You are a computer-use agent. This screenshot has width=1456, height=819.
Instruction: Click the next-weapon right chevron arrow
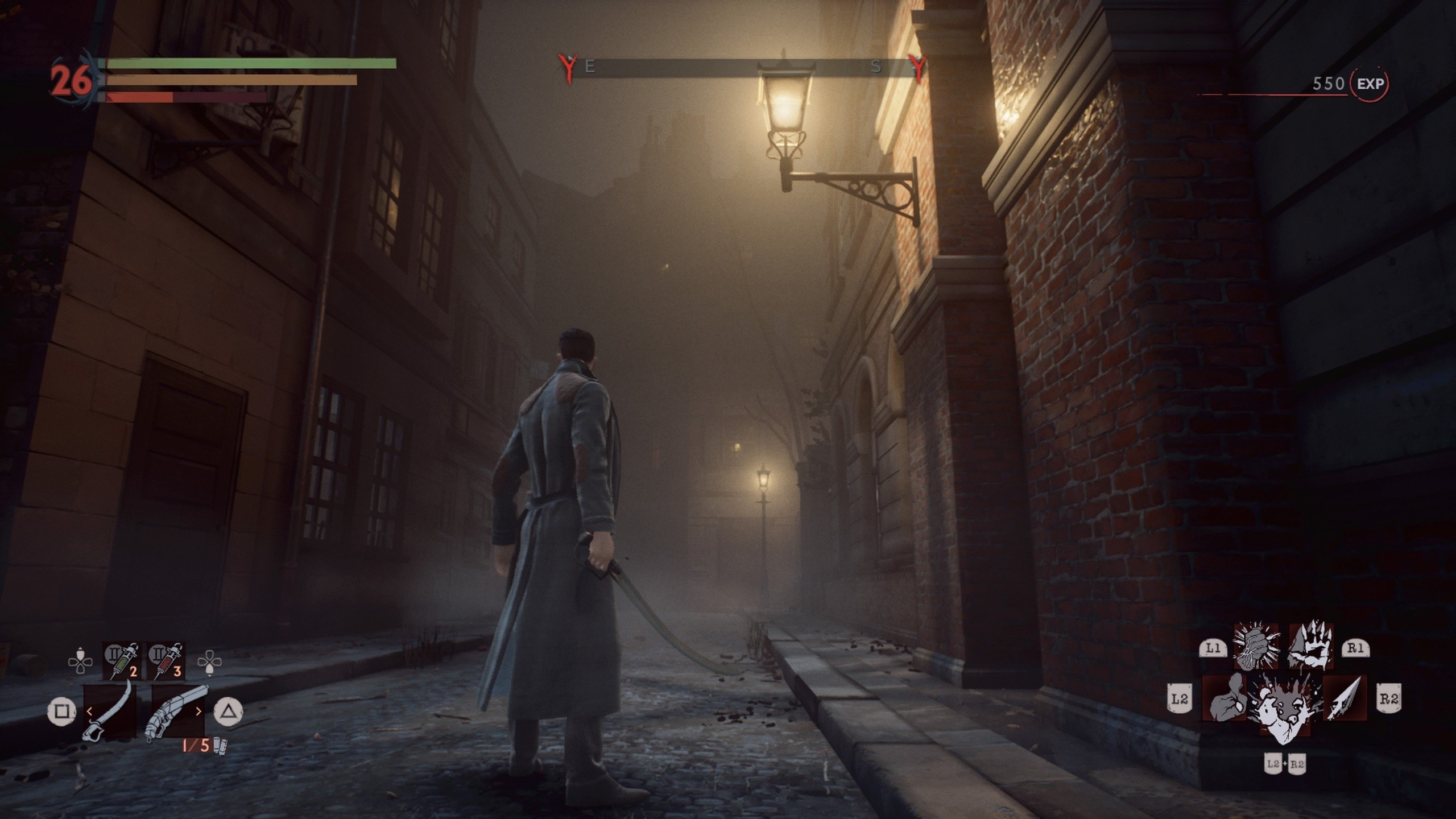click(x=199, y=713)
